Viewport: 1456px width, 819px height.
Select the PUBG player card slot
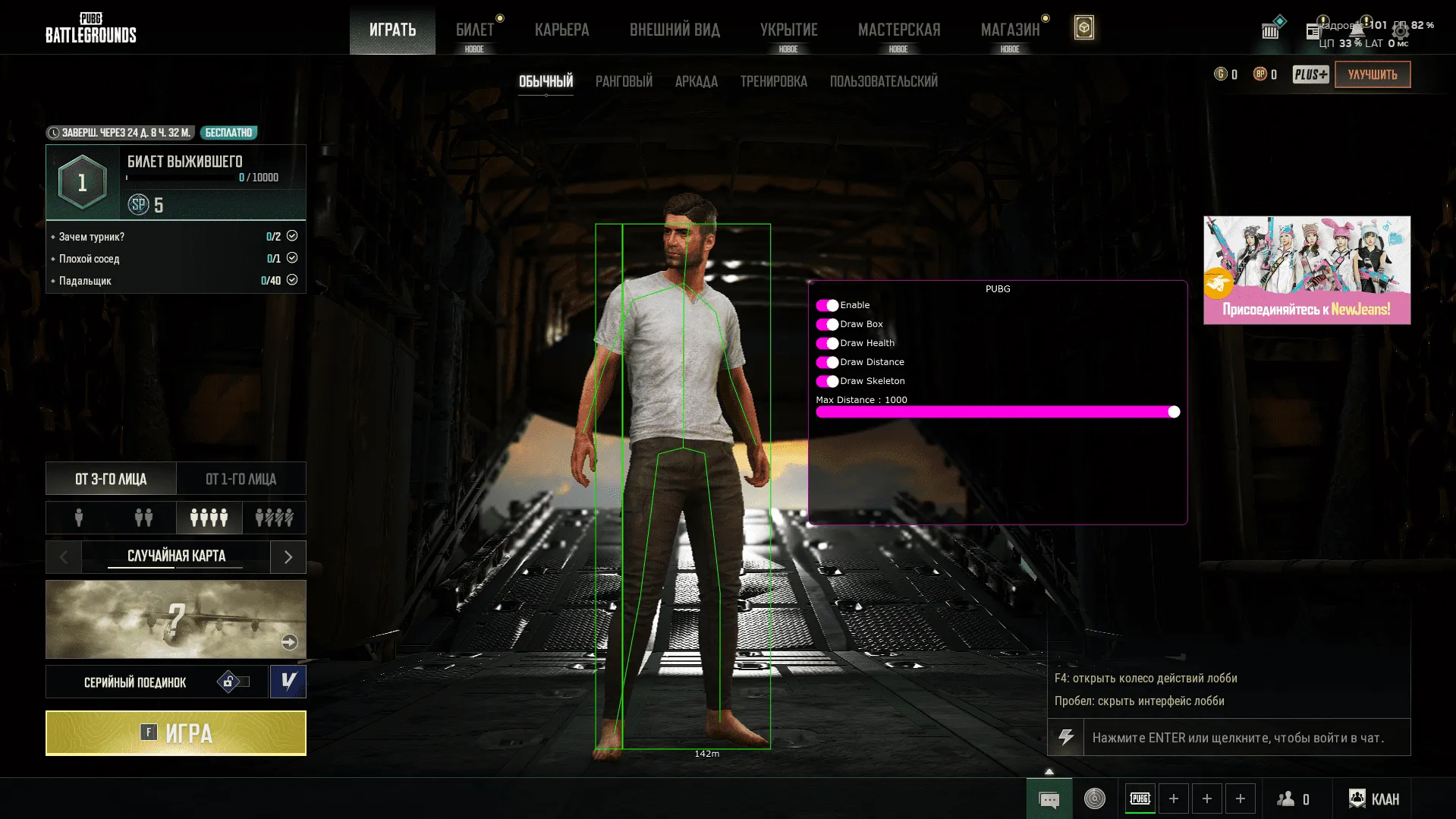point(1140,799)
